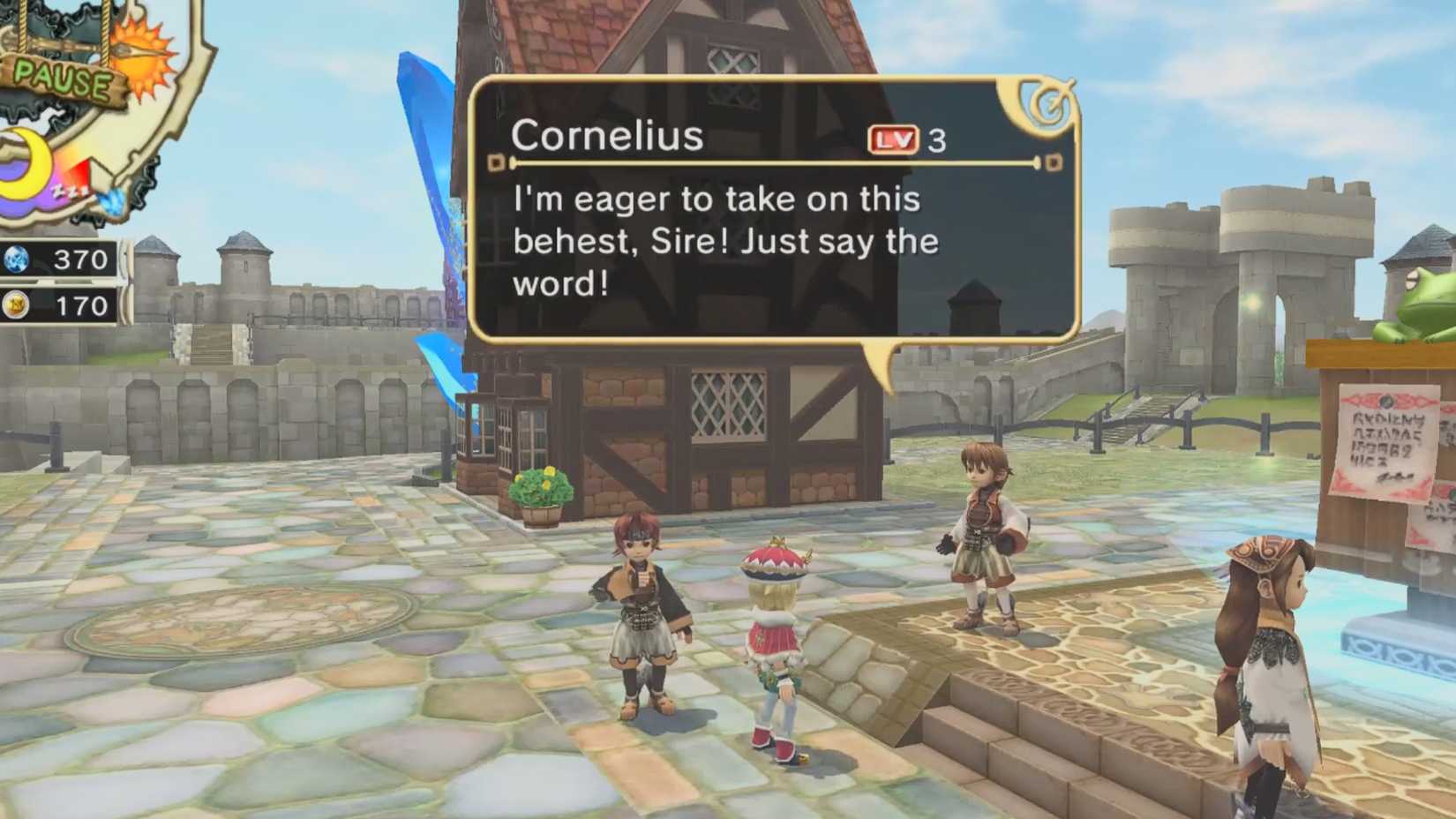The height and width of the screenshot is (819, 1456).
Task: Click the gold coin currency icon
Action: 14,304
